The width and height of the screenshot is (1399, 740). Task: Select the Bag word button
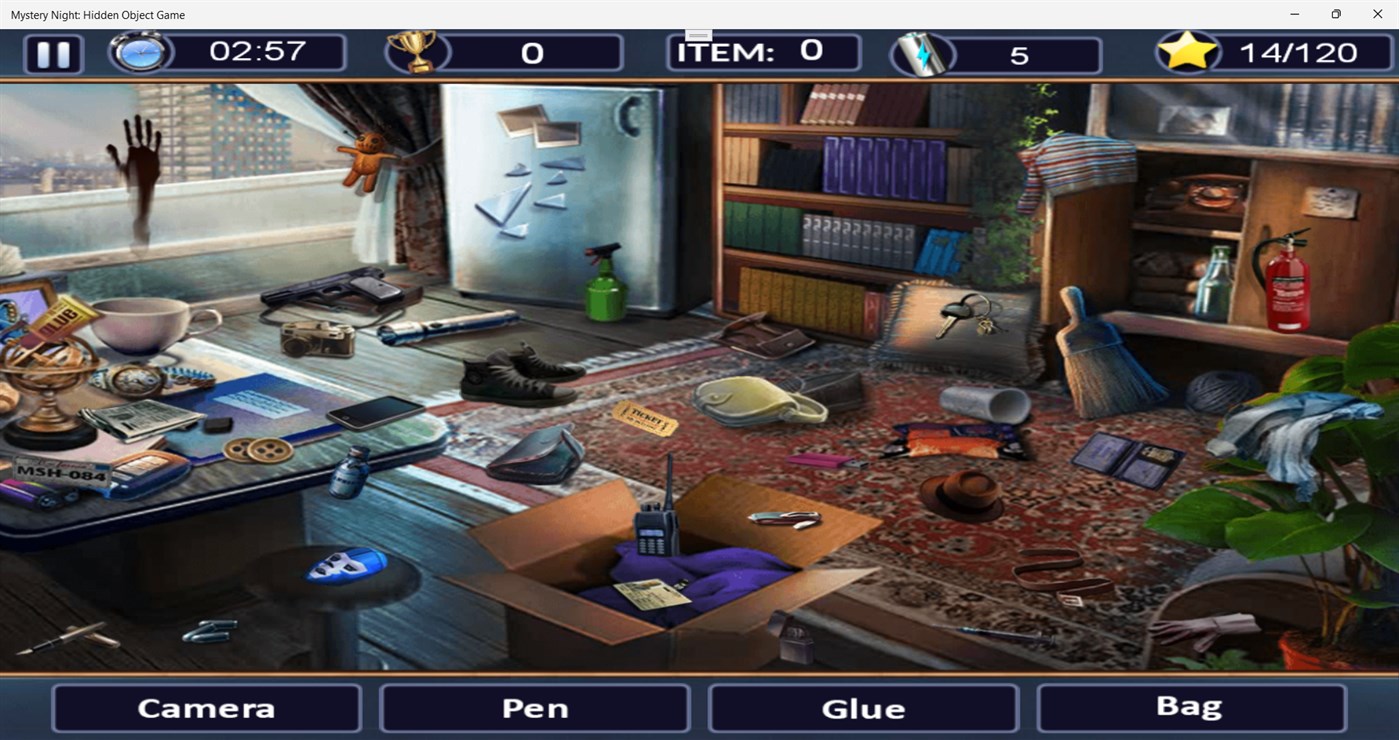coord(1189,706)
